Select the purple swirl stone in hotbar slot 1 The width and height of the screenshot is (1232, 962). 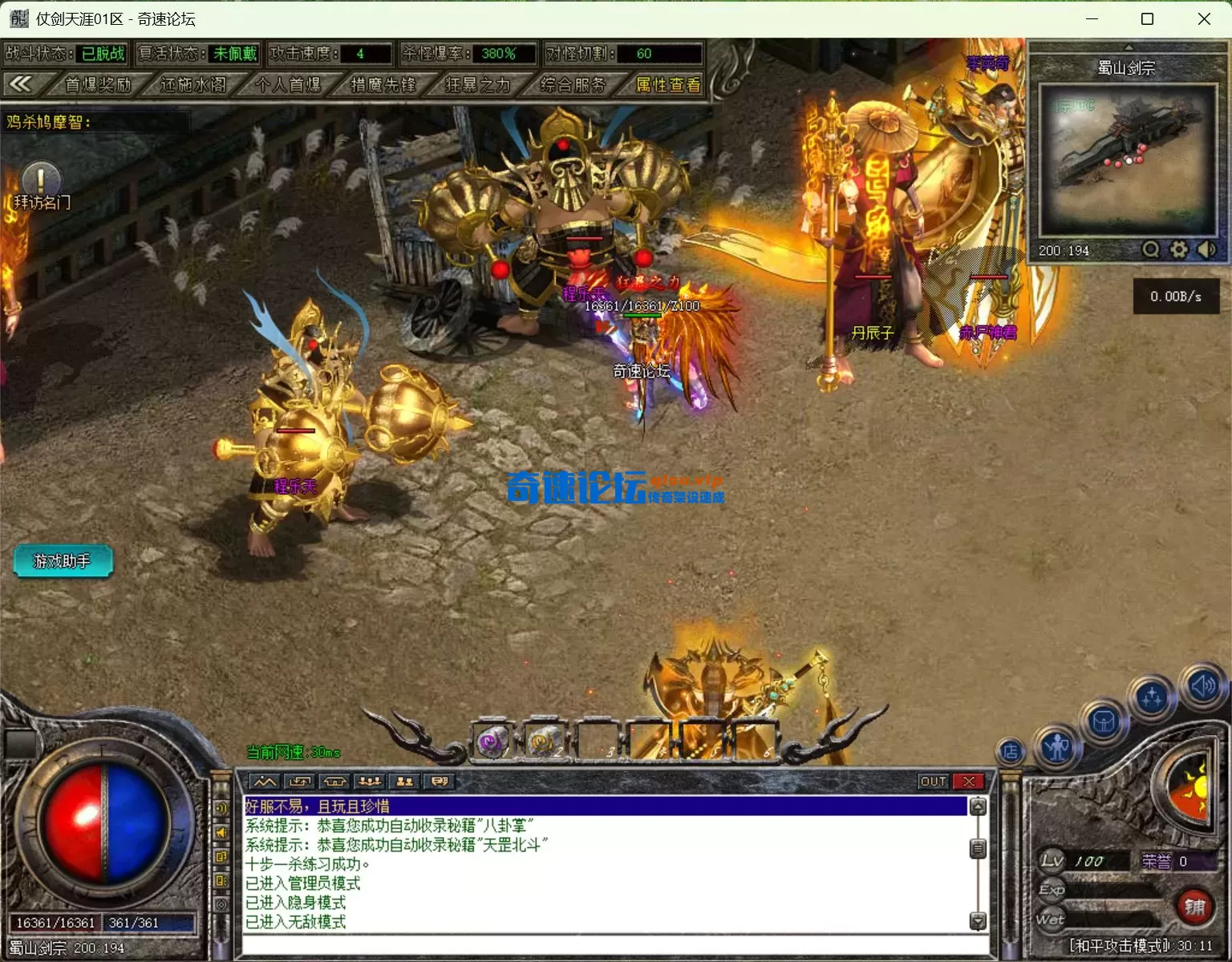point(492,741)
